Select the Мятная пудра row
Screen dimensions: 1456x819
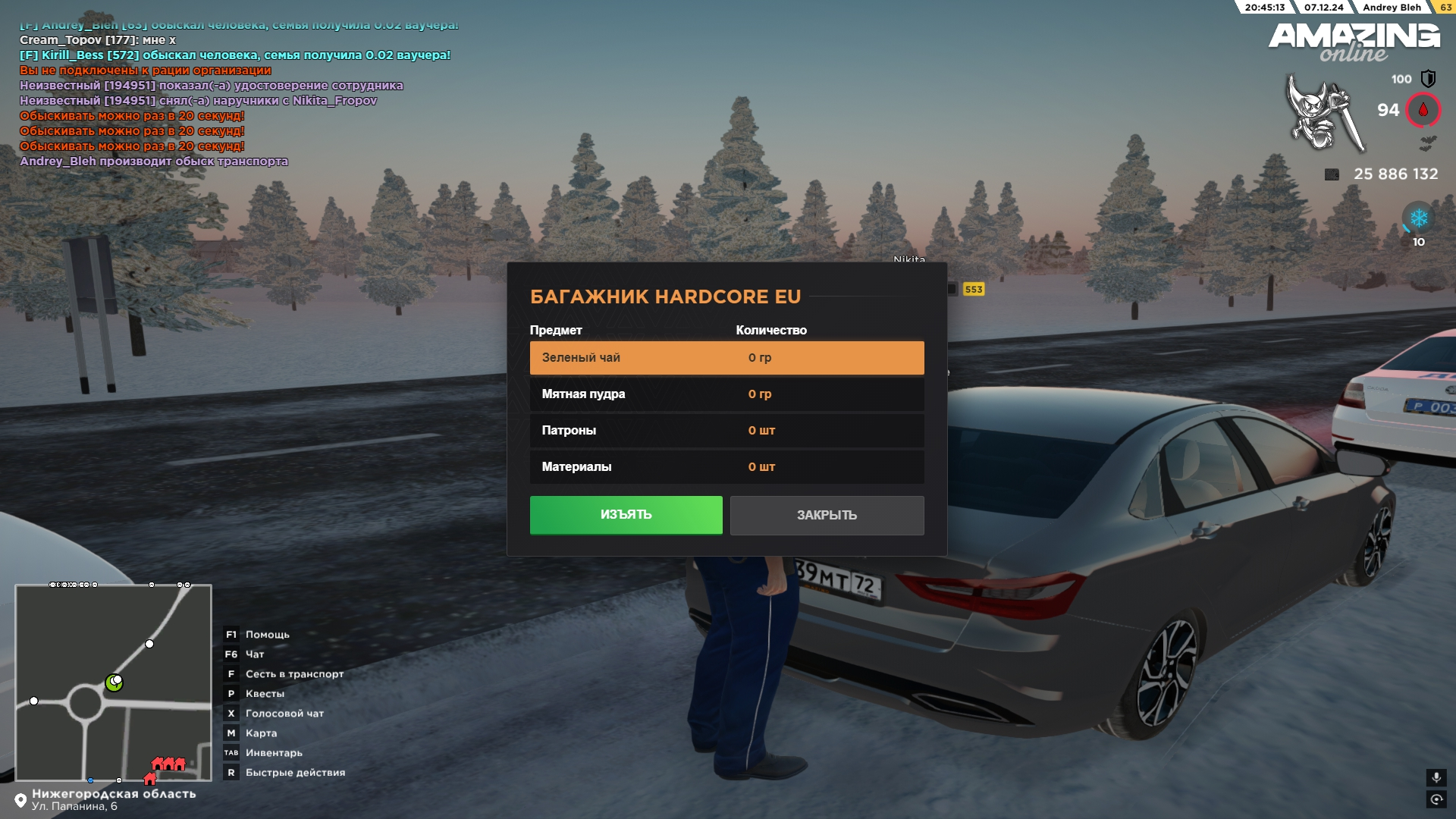(726, 394)
